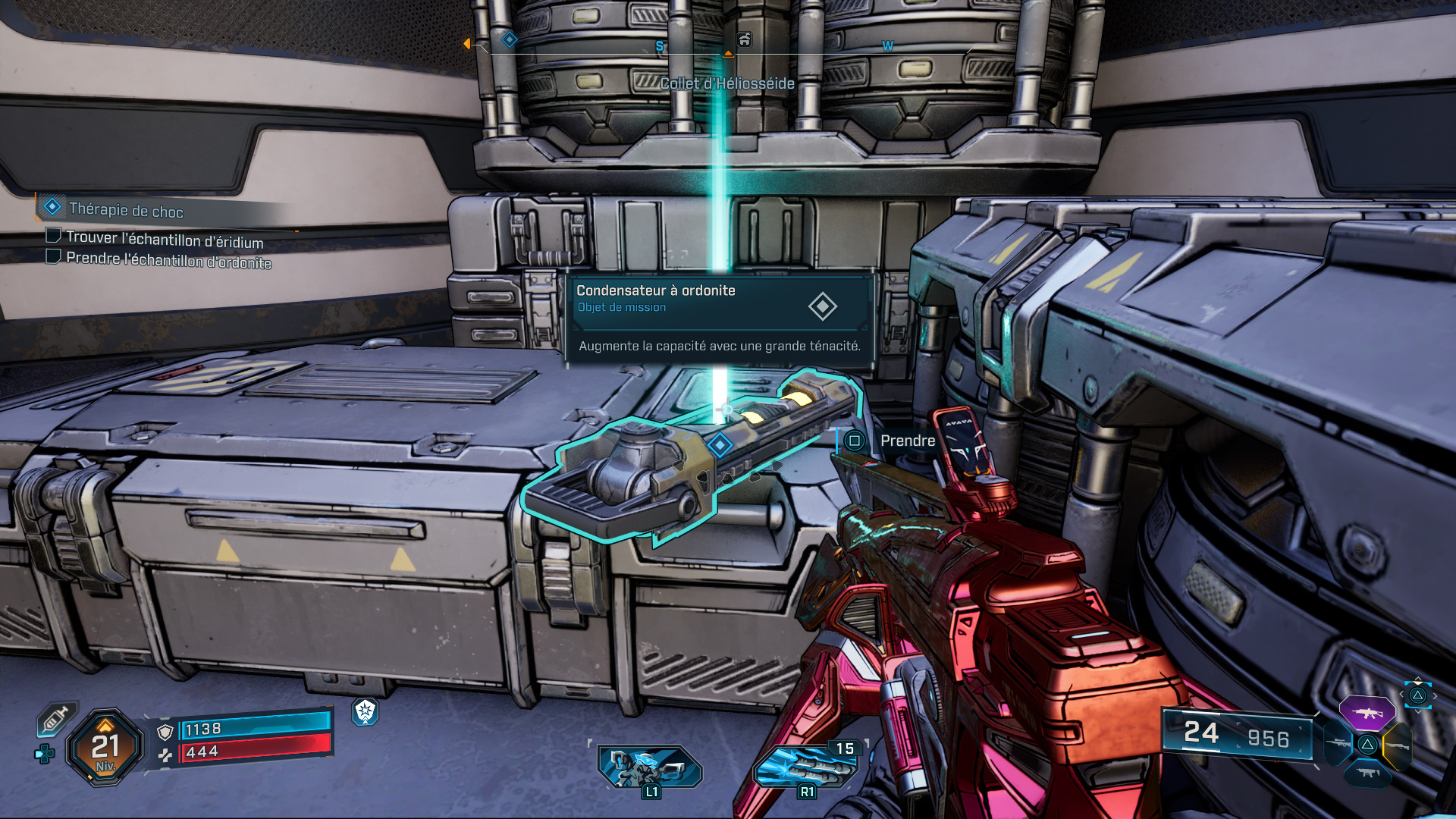Click the level 21 character badge
This screenshot has width=1456, height=819.
click(105, 748)
